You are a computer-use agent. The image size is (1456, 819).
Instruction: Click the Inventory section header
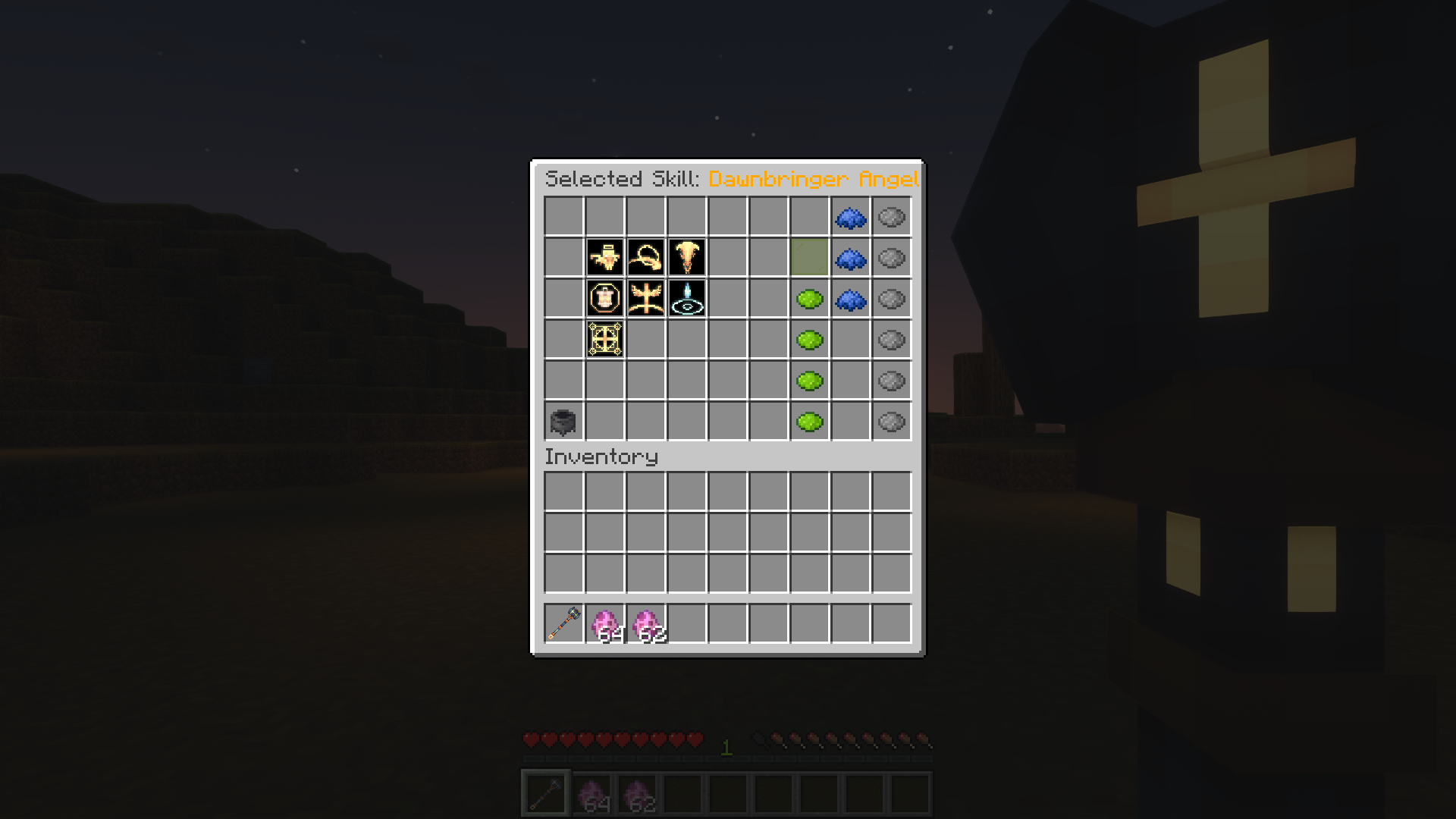tap(603, 456)
